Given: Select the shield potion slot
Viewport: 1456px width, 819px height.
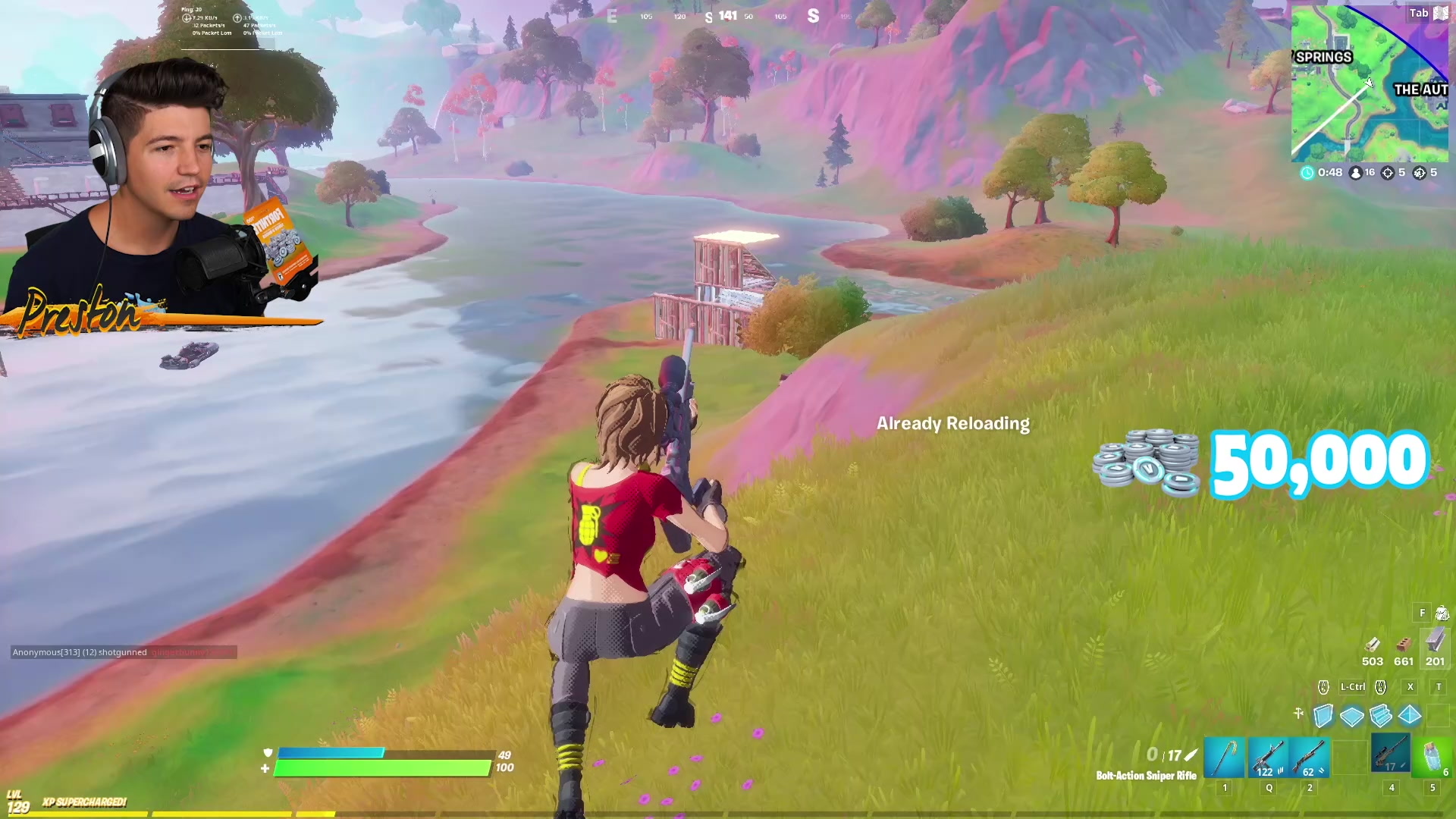Looking at the screenshot, I should pyautogui.click(x=1432, y=758).
